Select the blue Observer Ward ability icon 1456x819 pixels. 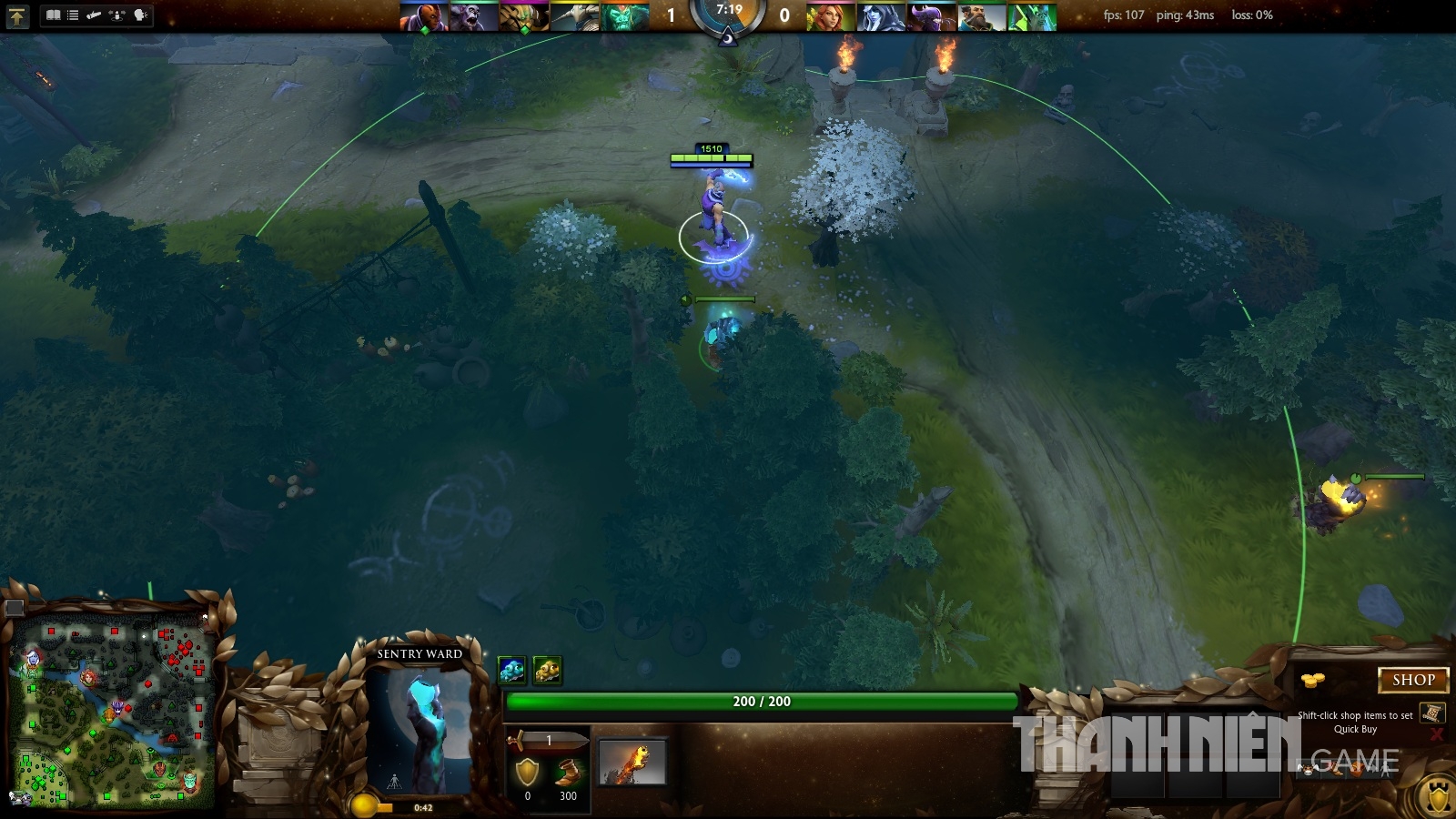pos(511,669)
